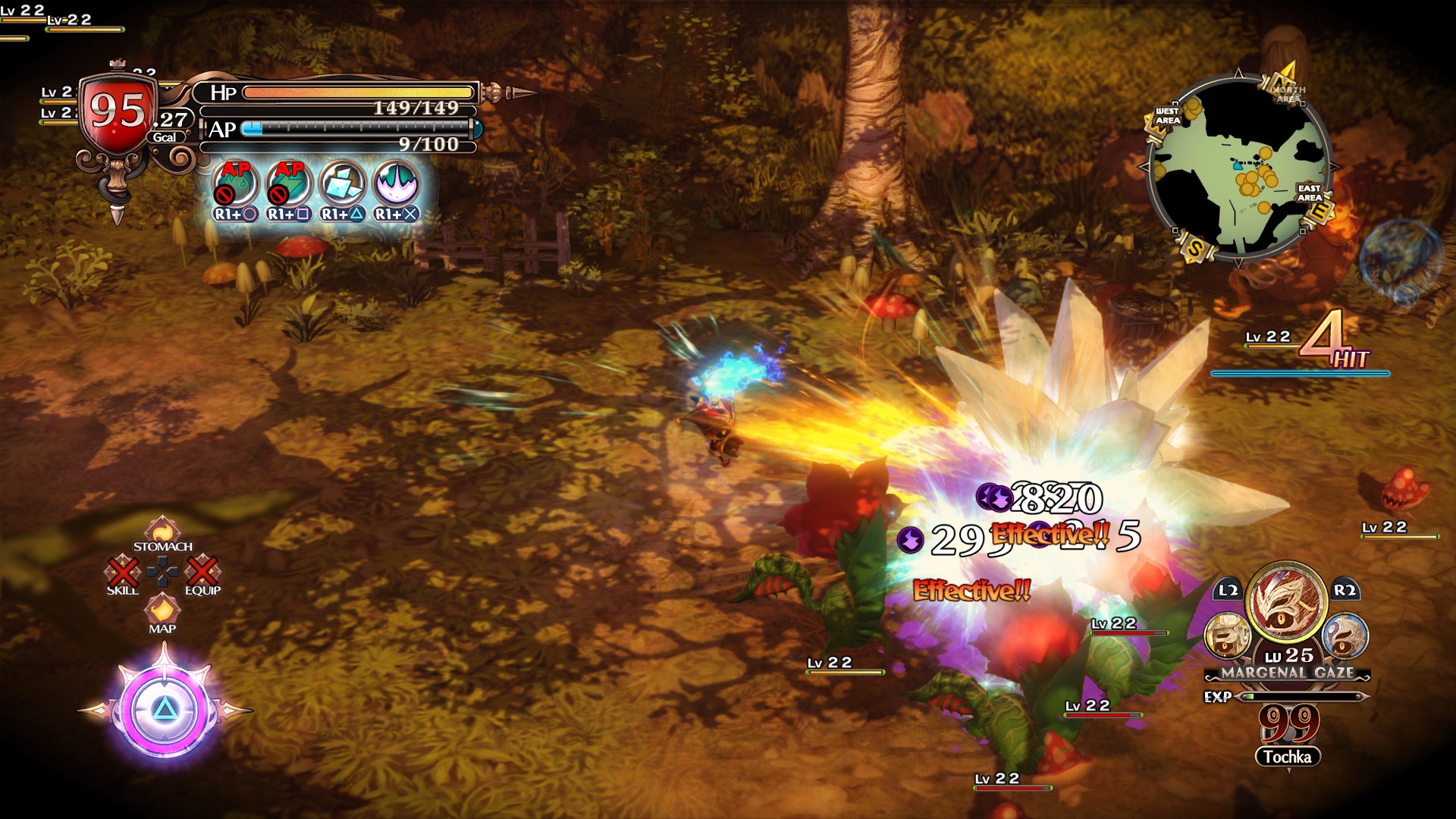Use the purple claw slash skill
Screen dimensions: 1456x819
(x=397, y=183)
